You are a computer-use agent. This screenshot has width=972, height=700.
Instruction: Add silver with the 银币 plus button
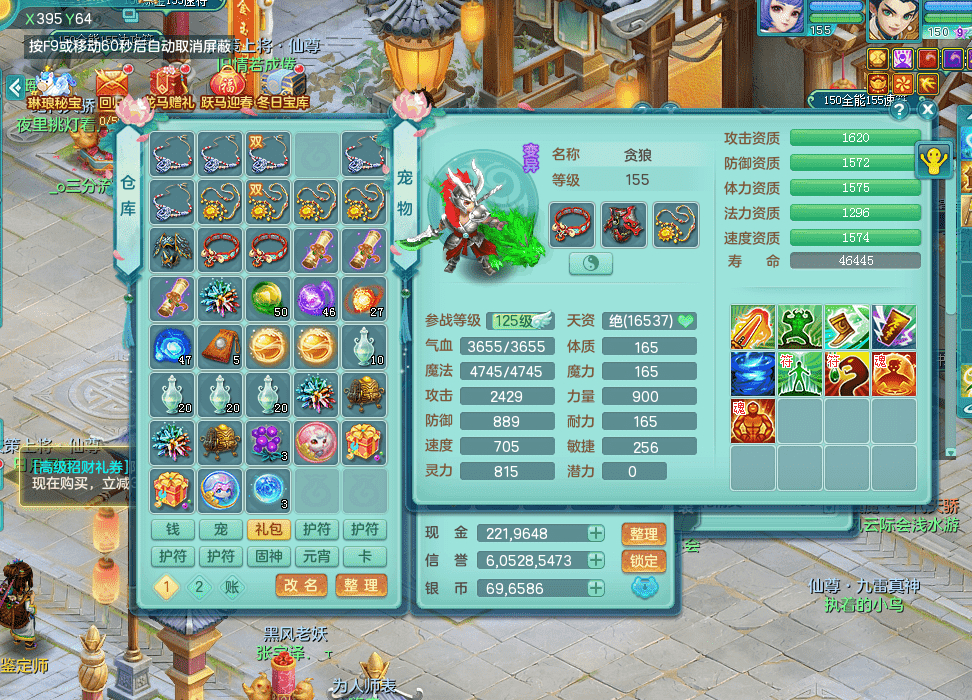click(x=596, y=588)
